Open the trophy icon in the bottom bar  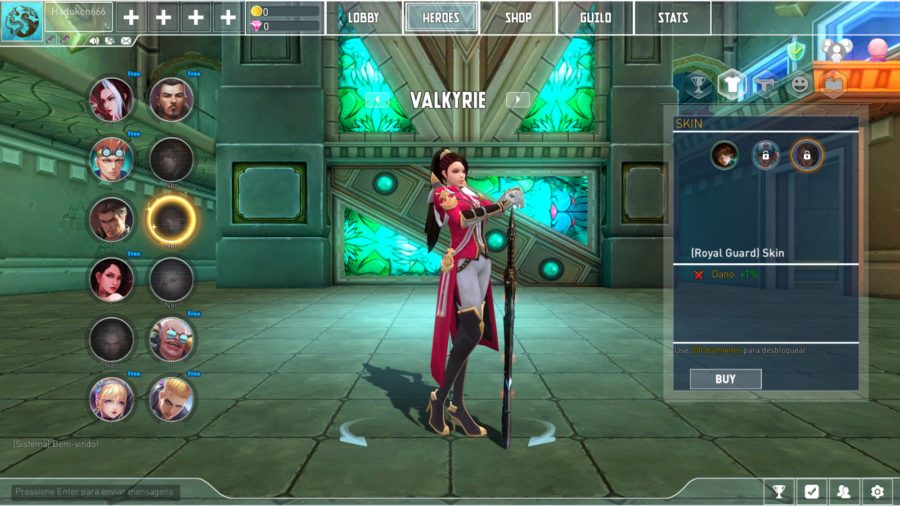778,491
